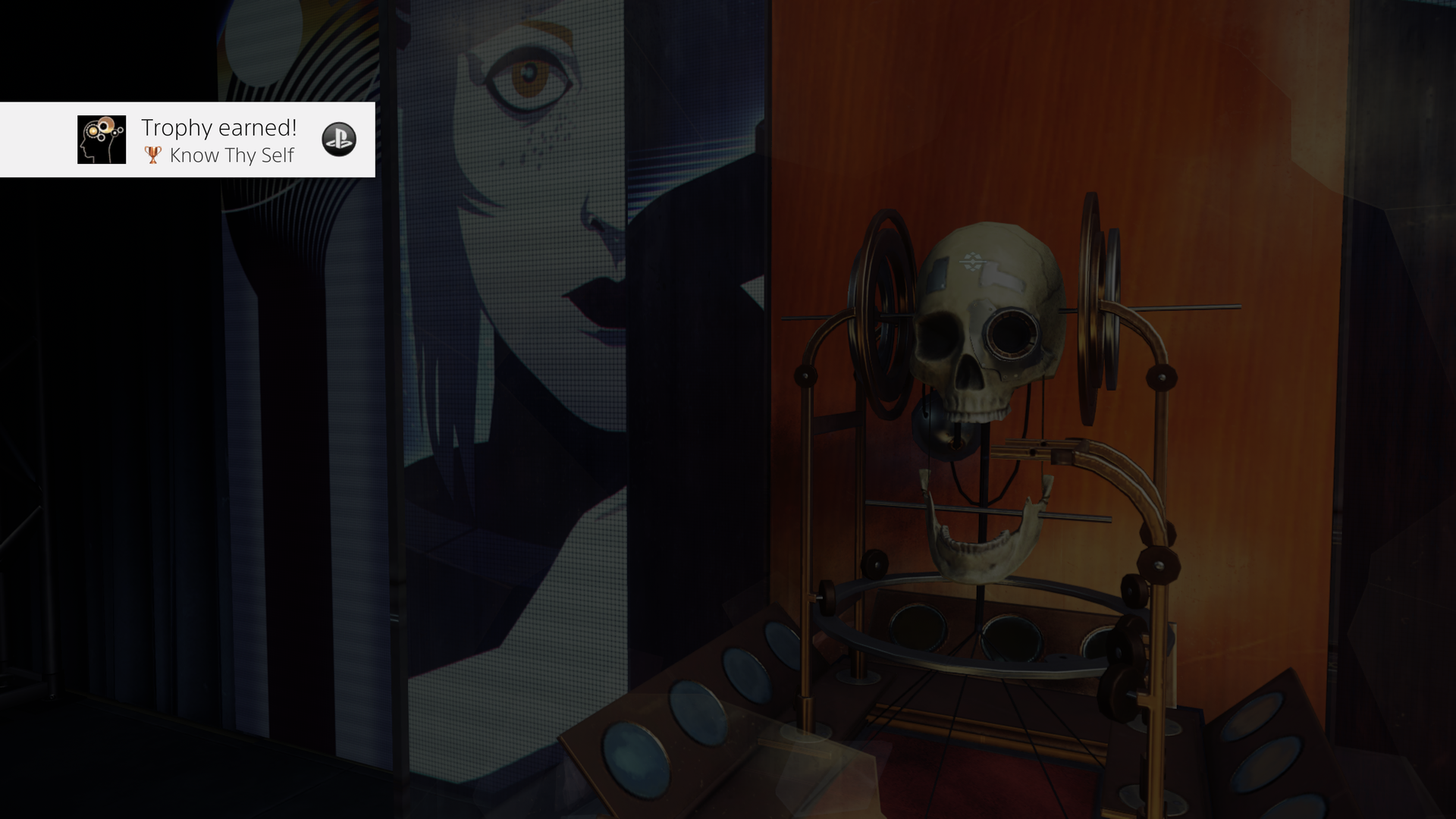Select the PlayStation logo in the notification
This screenshot has height=819, width=1456.
click(340, 140)
